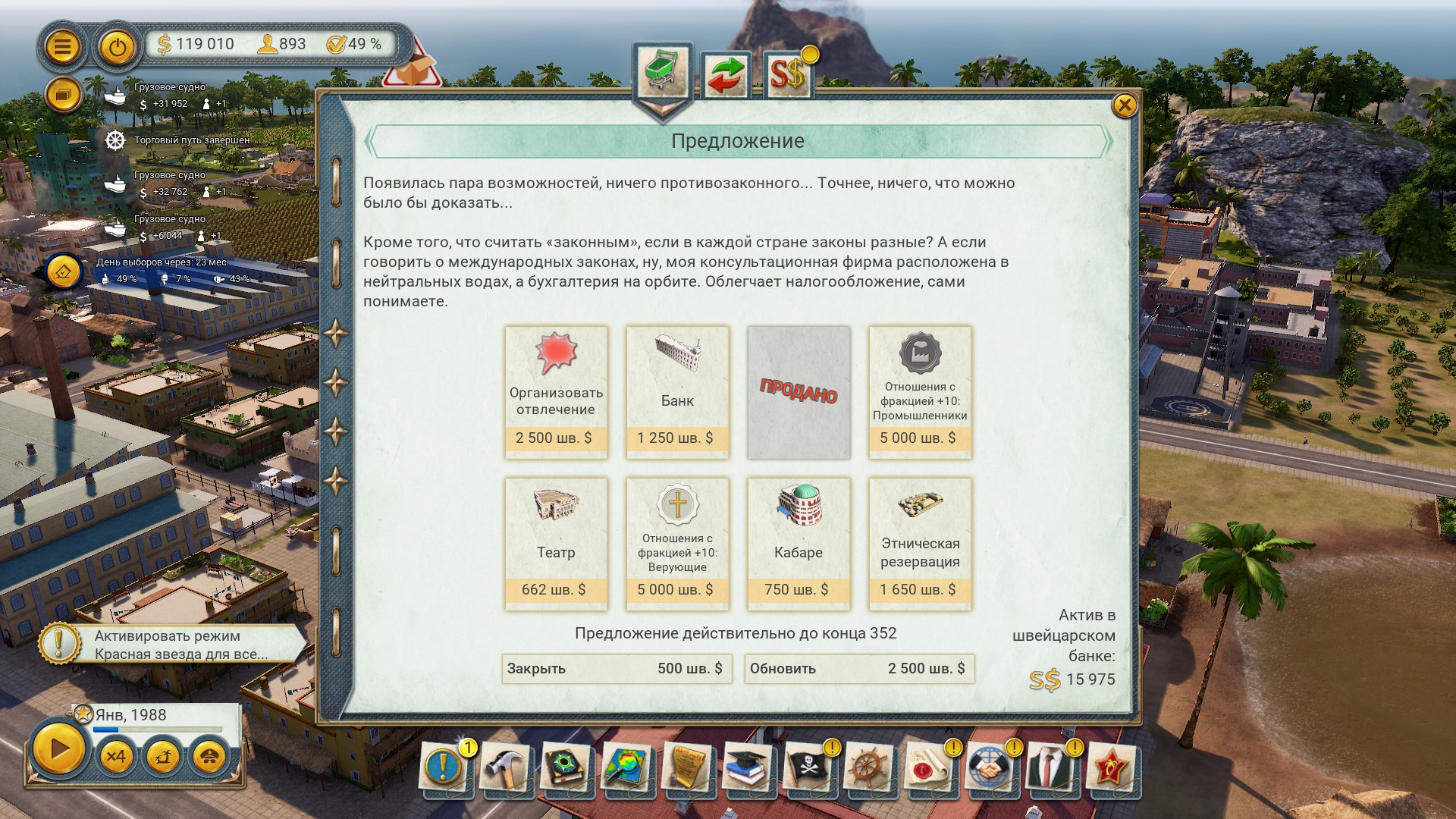Buy the Bank blueprint offer

677,392
